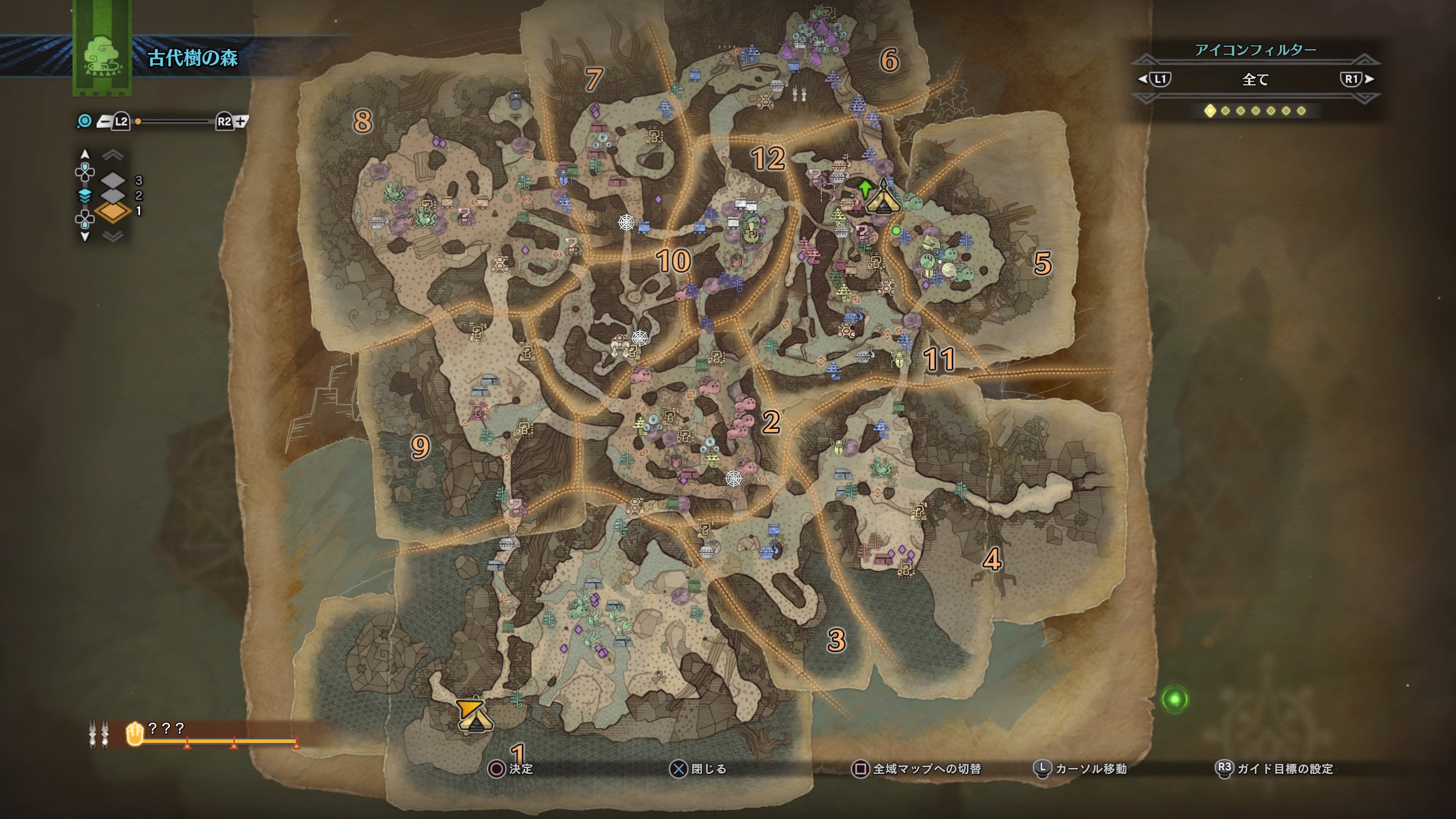Click the area 10 number marker

[673, 260]
